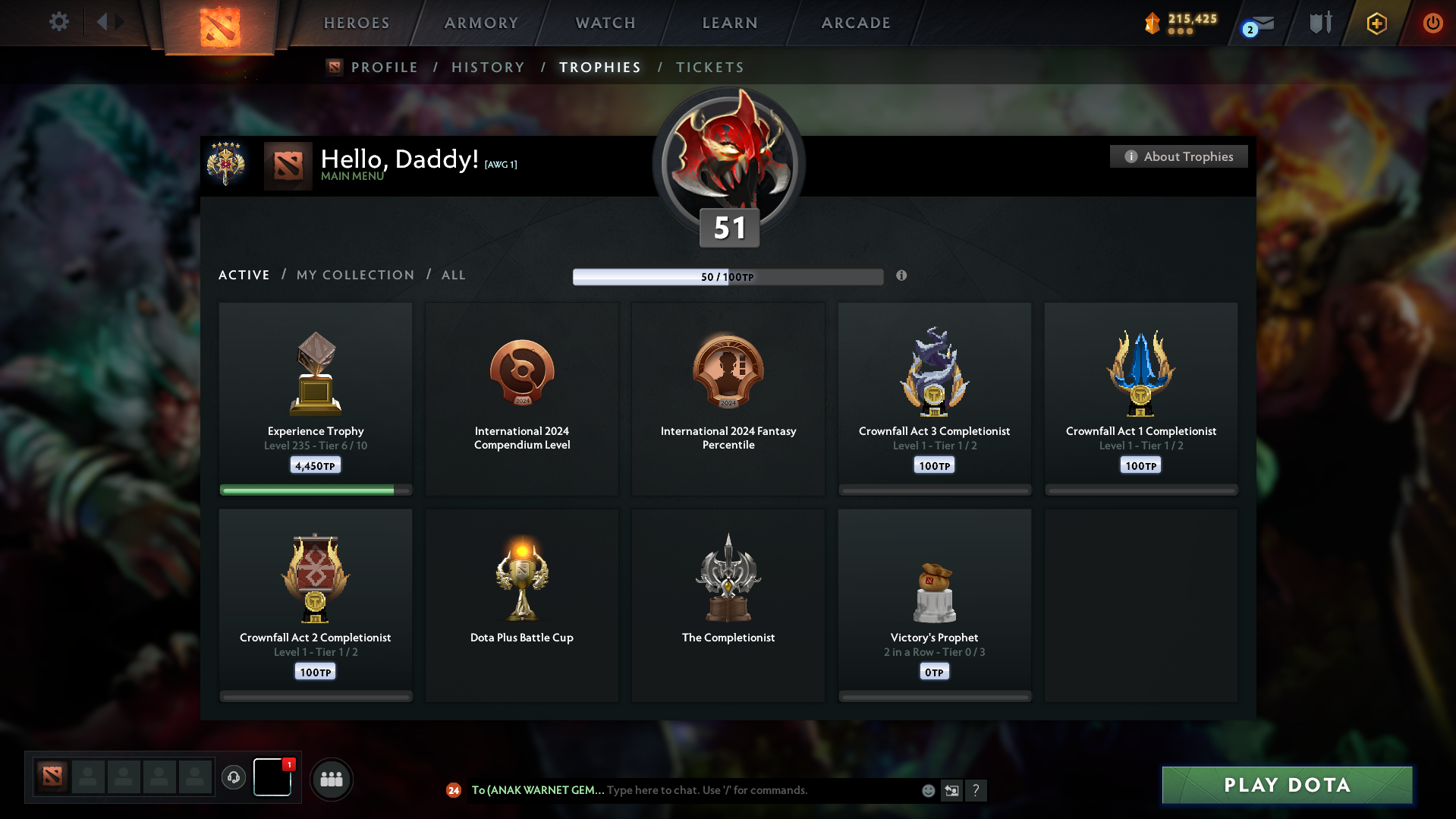Switch chat channel using the channel icon

coord(952,790)
